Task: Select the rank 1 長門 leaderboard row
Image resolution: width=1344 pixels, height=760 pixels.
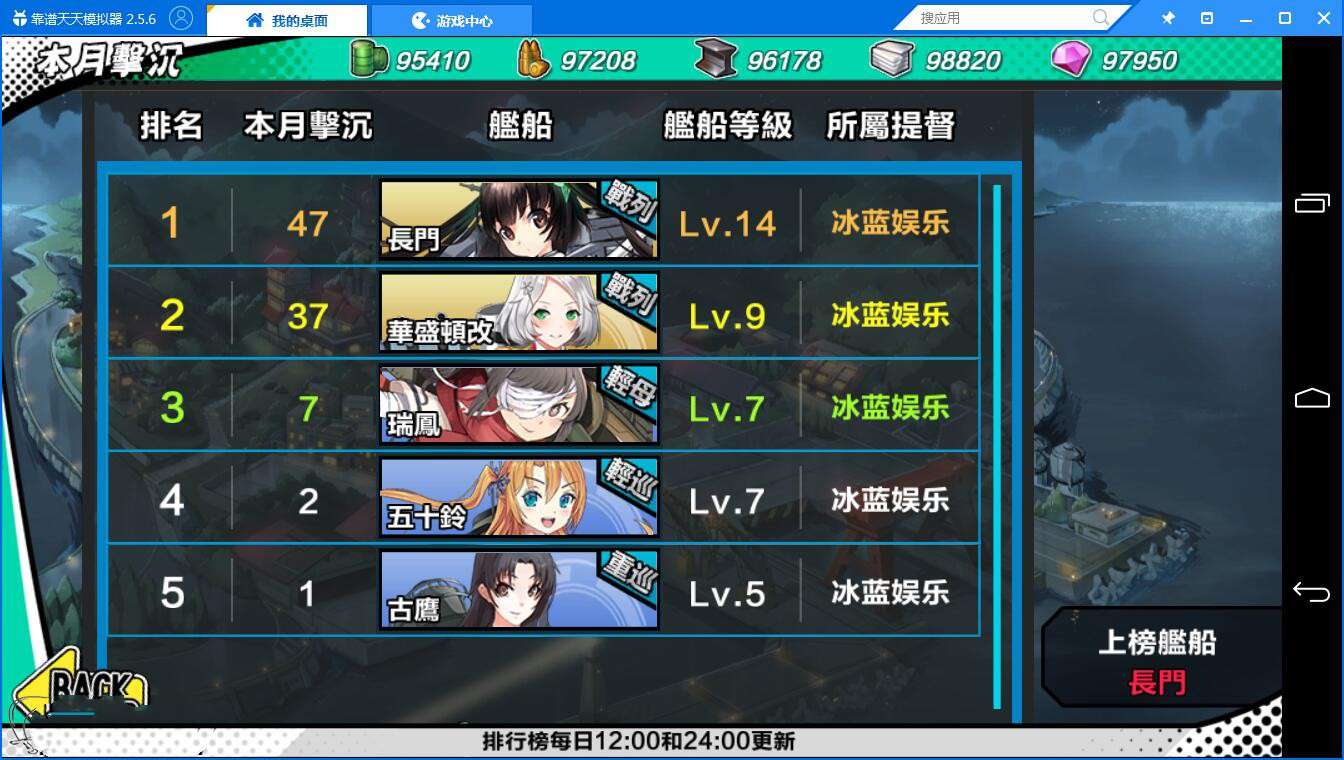Action: [543, 221]
